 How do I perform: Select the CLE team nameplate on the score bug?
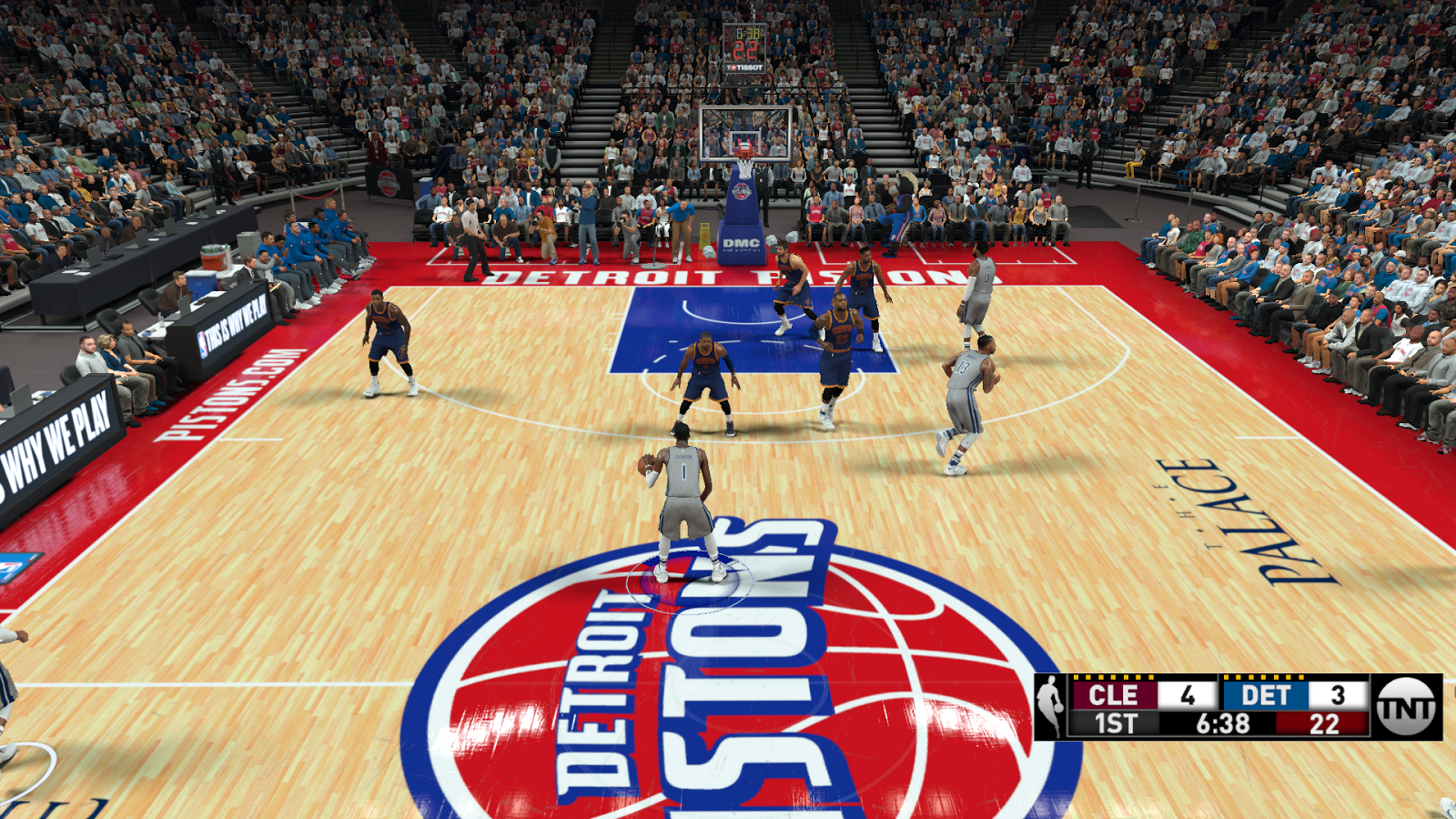click(1113, 694)
